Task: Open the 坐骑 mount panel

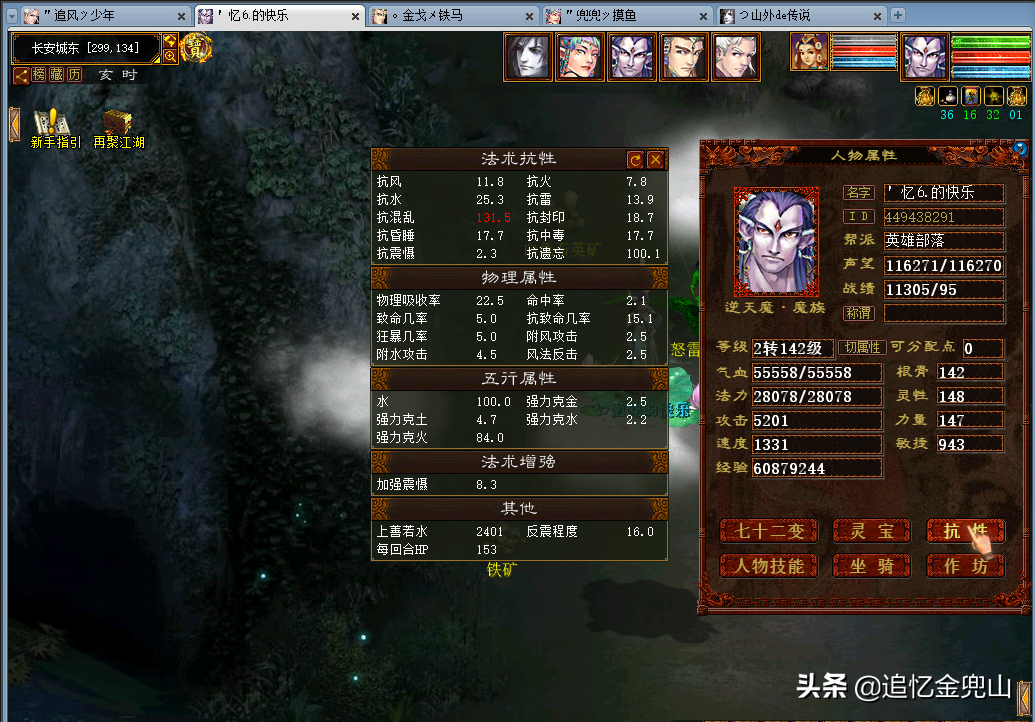Action: point(870,566)
